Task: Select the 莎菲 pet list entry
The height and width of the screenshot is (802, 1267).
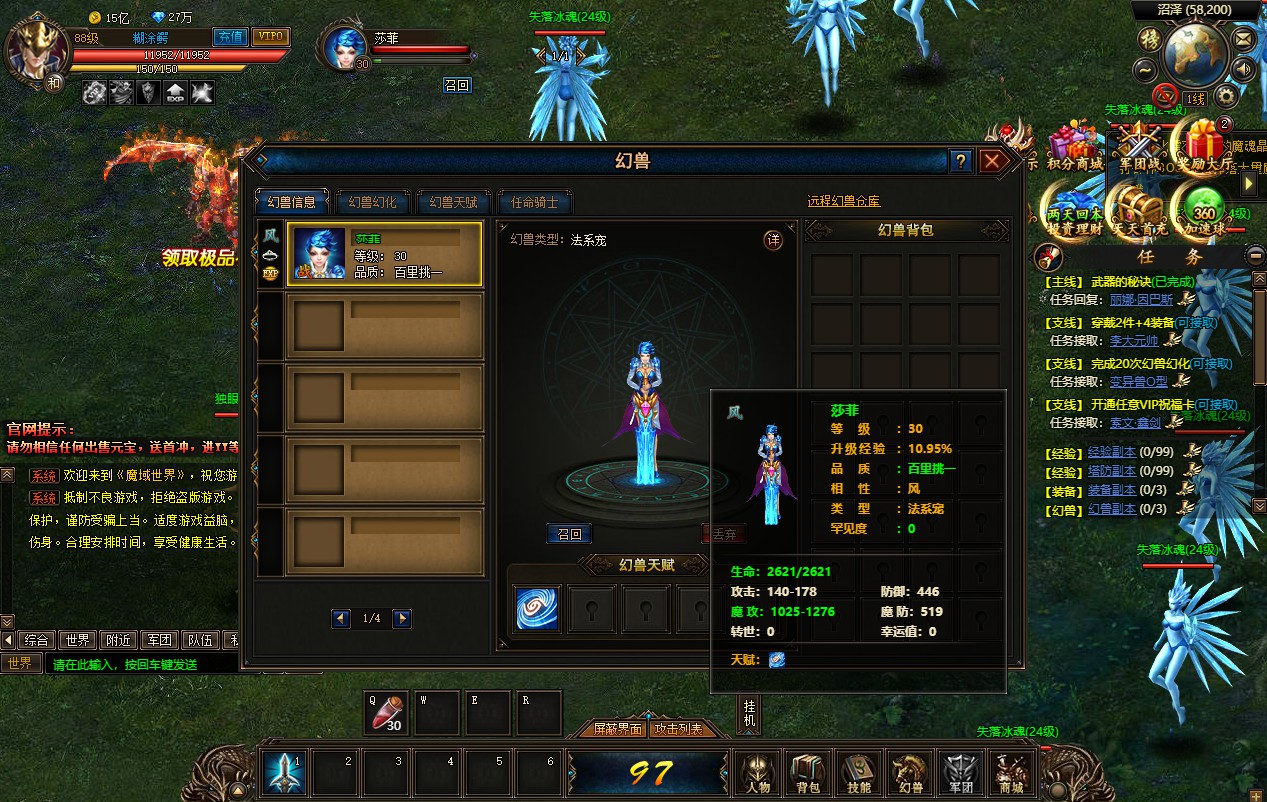Action: click(385, 254)
